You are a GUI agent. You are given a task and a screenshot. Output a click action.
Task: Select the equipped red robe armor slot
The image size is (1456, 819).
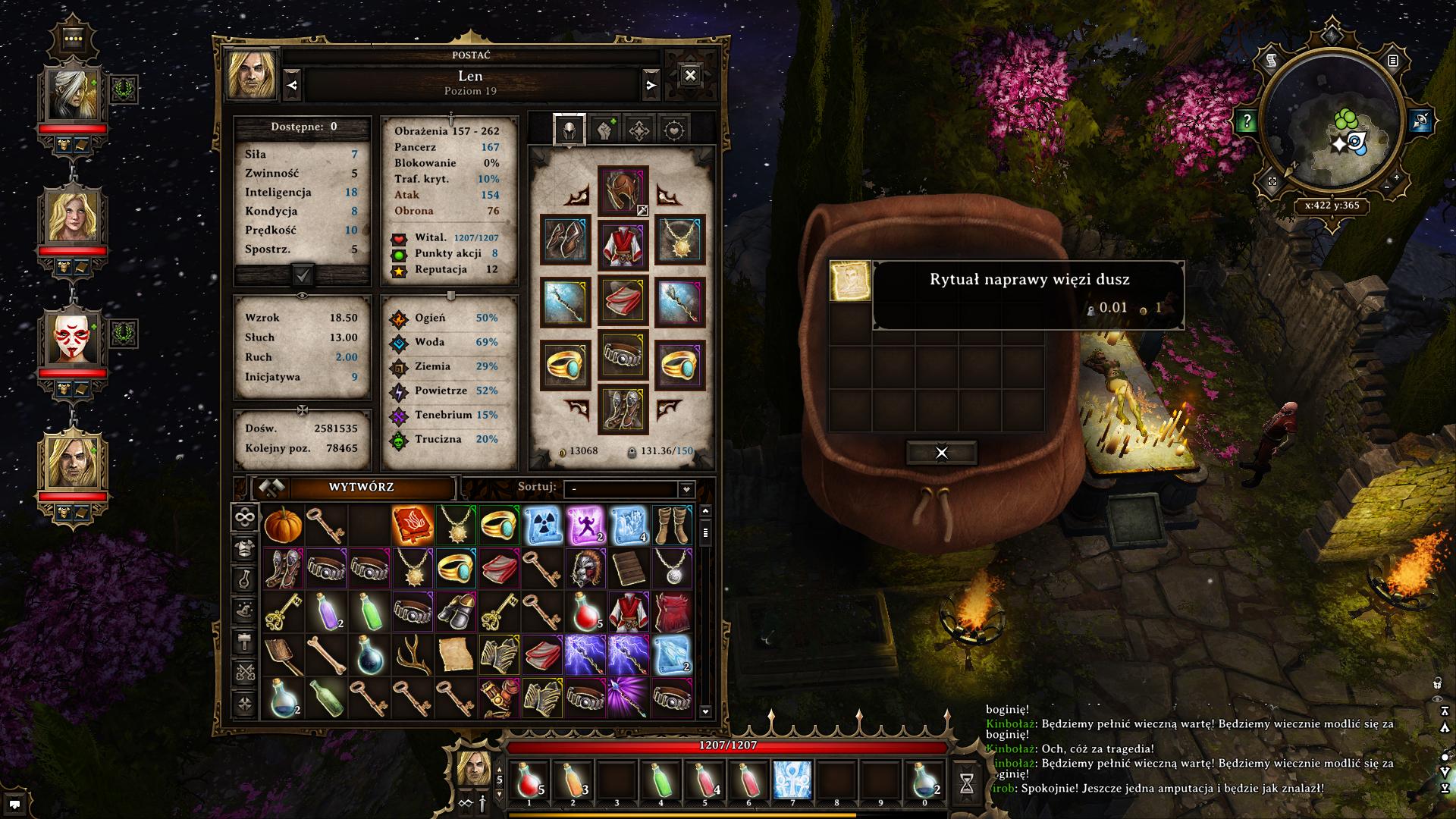pos(623,245)
